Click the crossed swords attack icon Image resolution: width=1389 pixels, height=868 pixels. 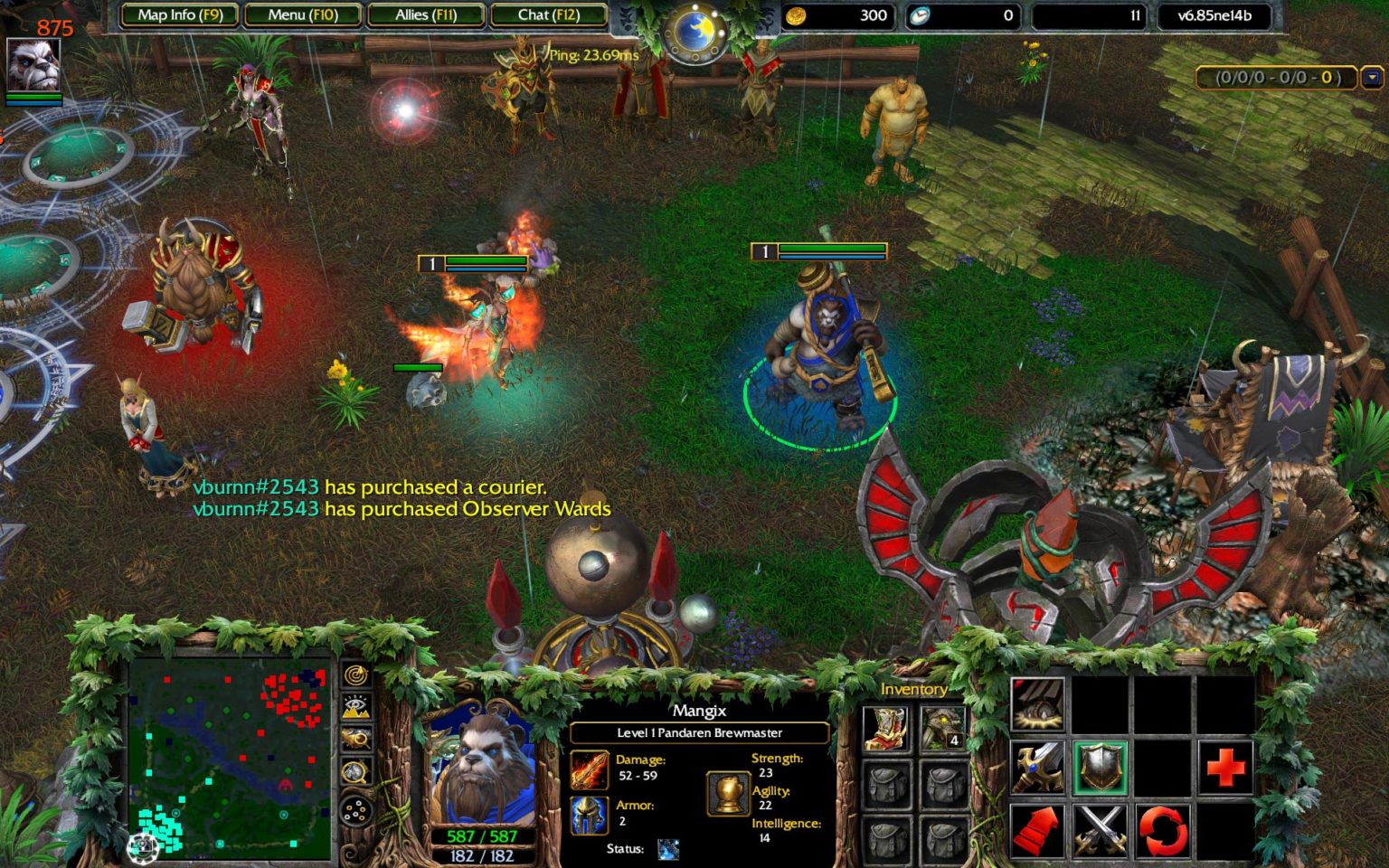pos(1102,832)
